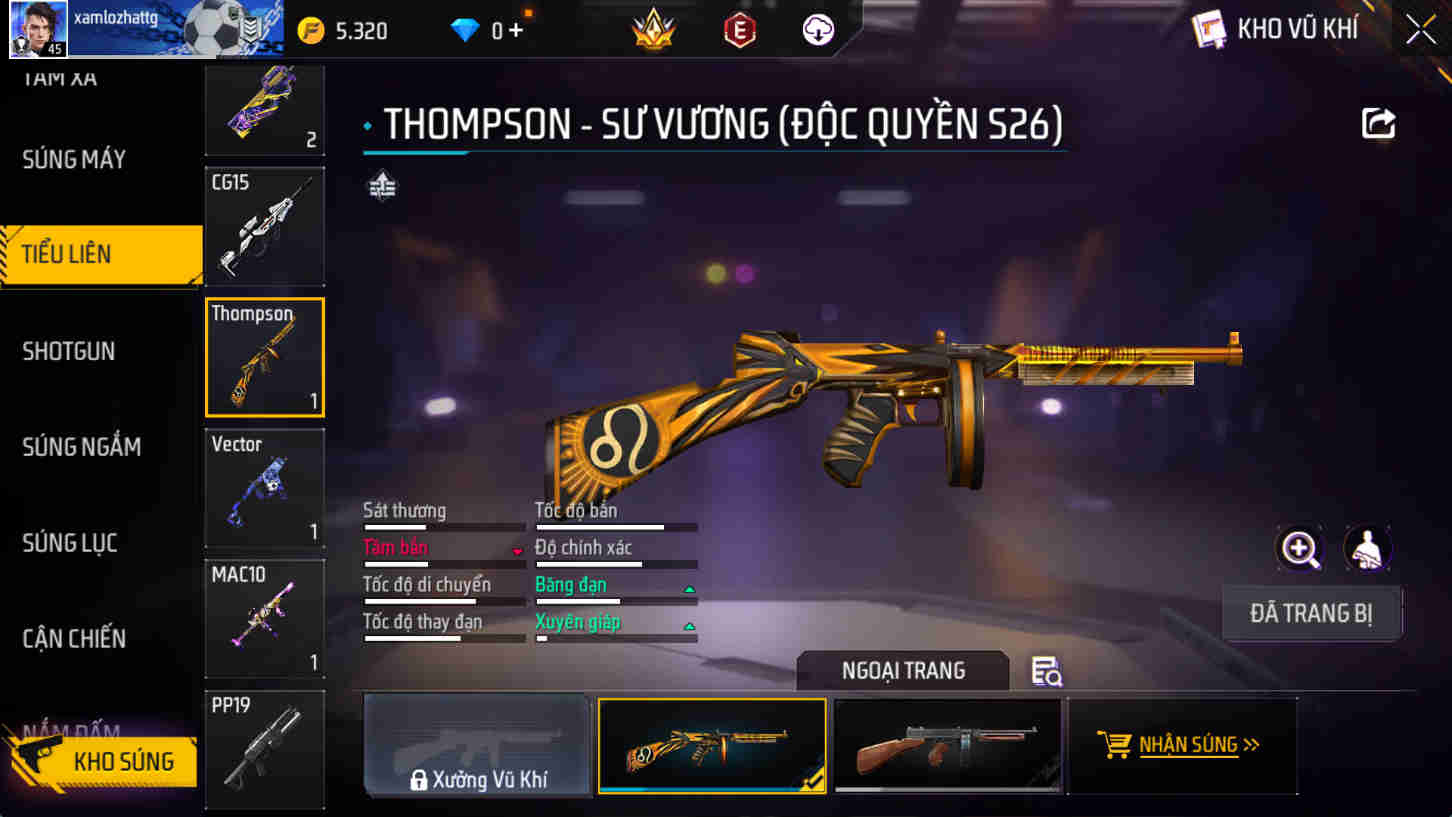Screen dimensions: 1452x817
Task: Open the character preview mannequin icon
Action: (1370, 550)
